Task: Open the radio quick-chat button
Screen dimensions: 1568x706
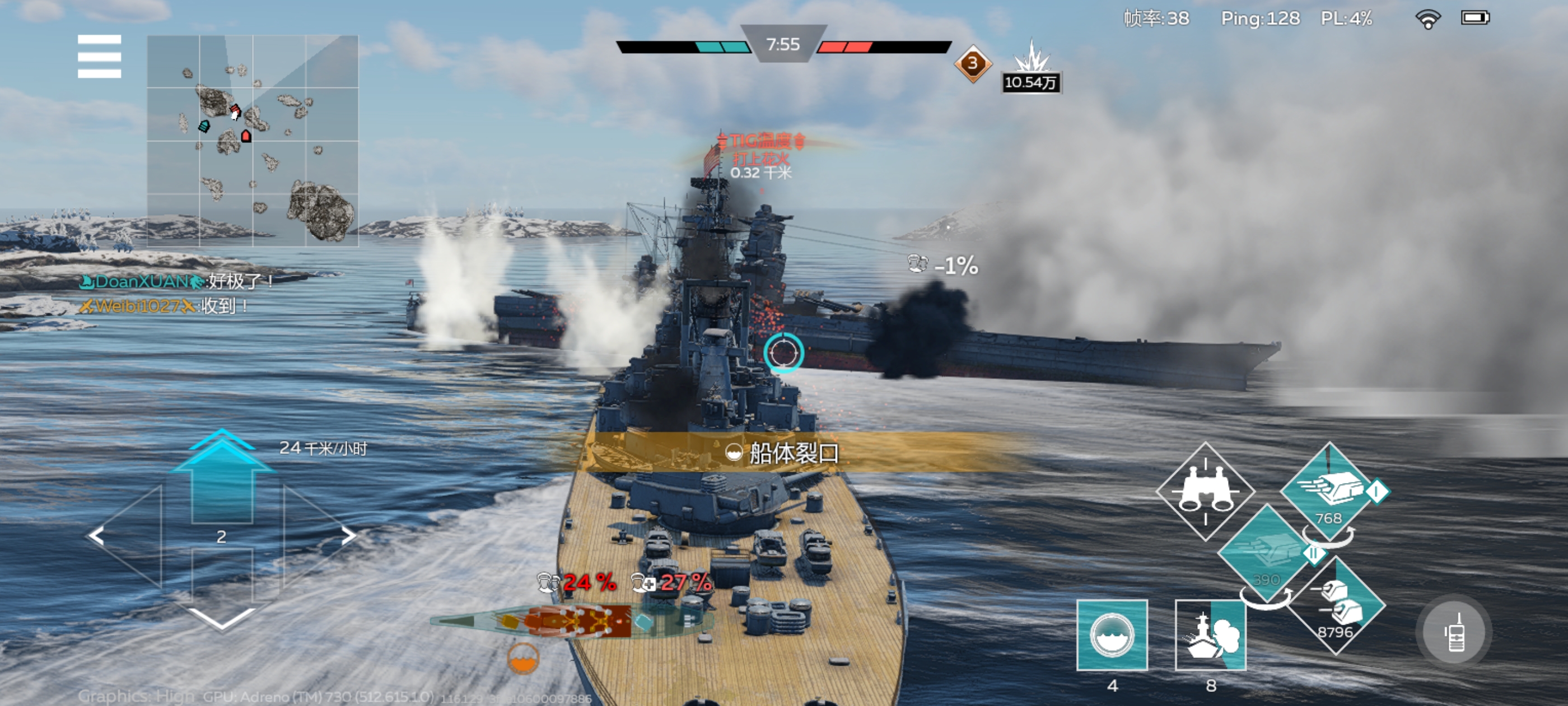Action: click(x=1454, y=632)
